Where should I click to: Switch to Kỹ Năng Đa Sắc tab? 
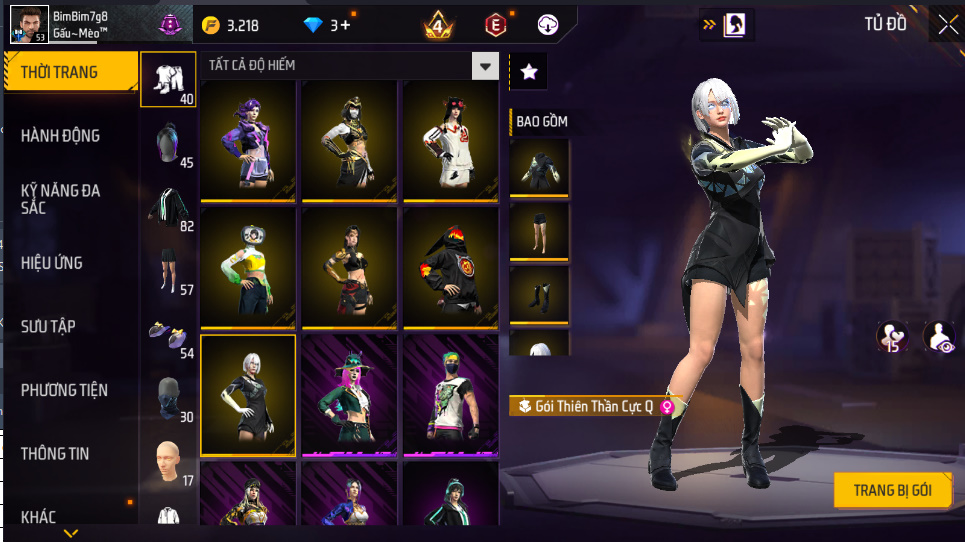click(x=62, y=199)
